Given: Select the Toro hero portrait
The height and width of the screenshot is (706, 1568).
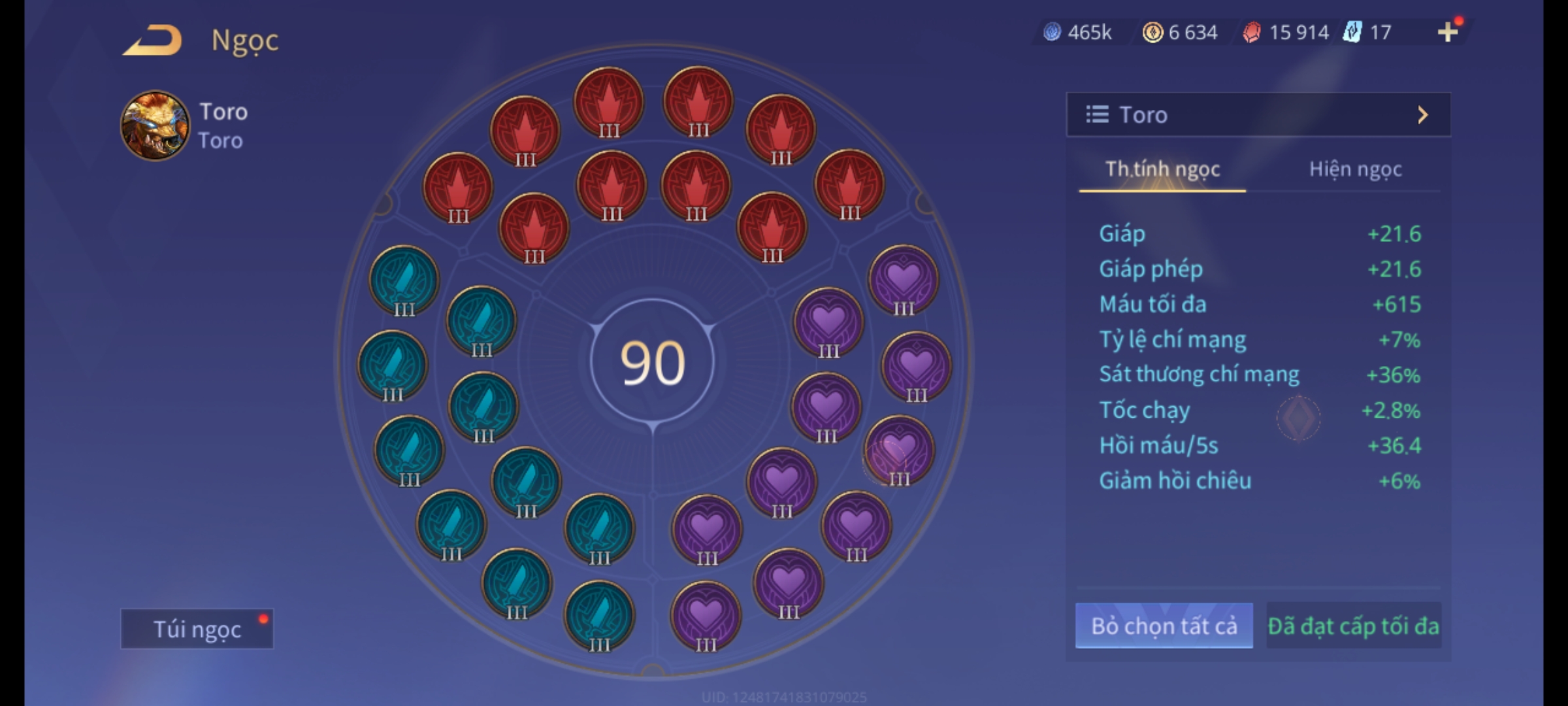Looking at the screenshot, I should [x=155, y=126].
